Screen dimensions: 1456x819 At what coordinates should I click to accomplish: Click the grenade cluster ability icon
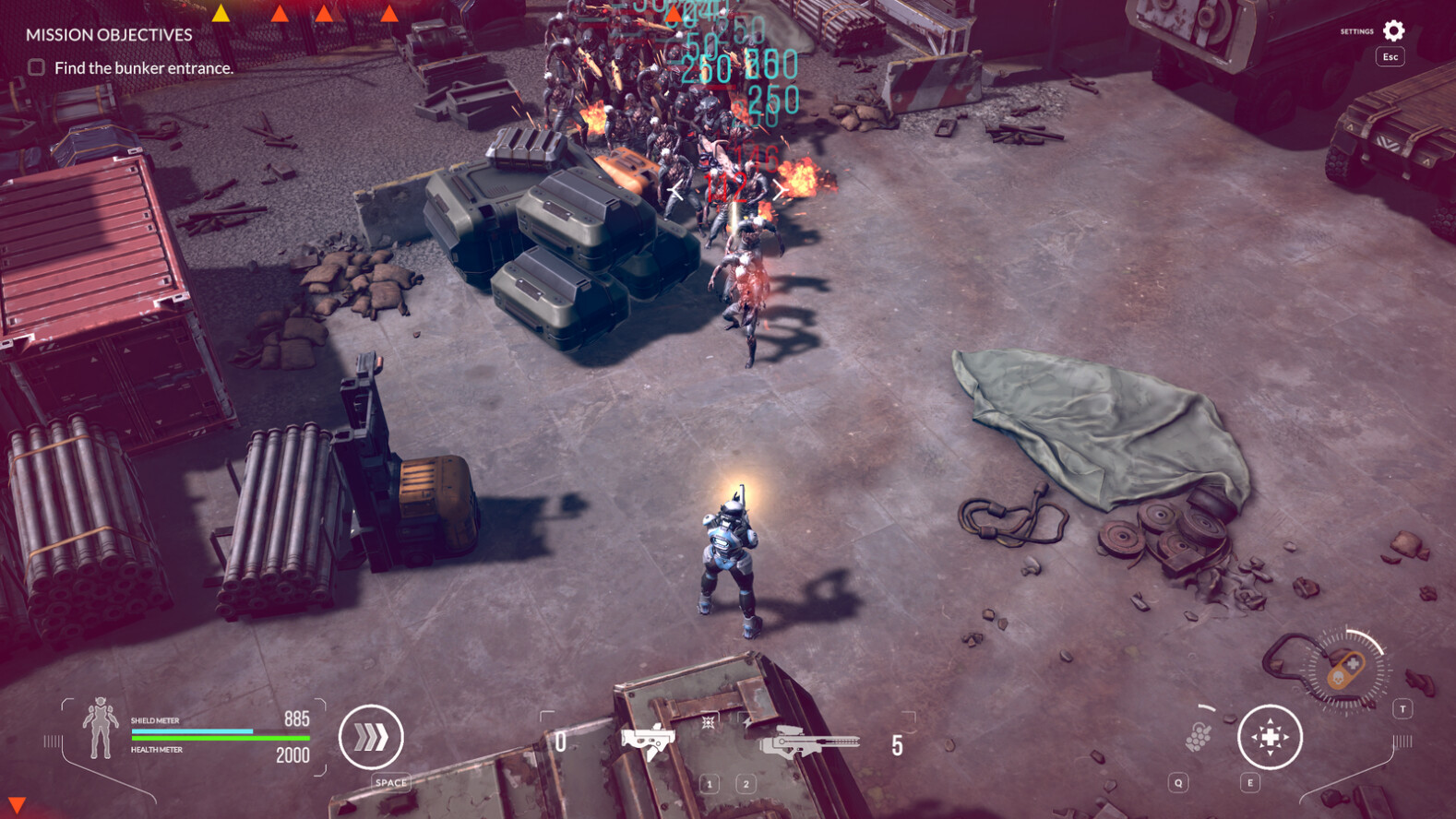pos(1198,738)
